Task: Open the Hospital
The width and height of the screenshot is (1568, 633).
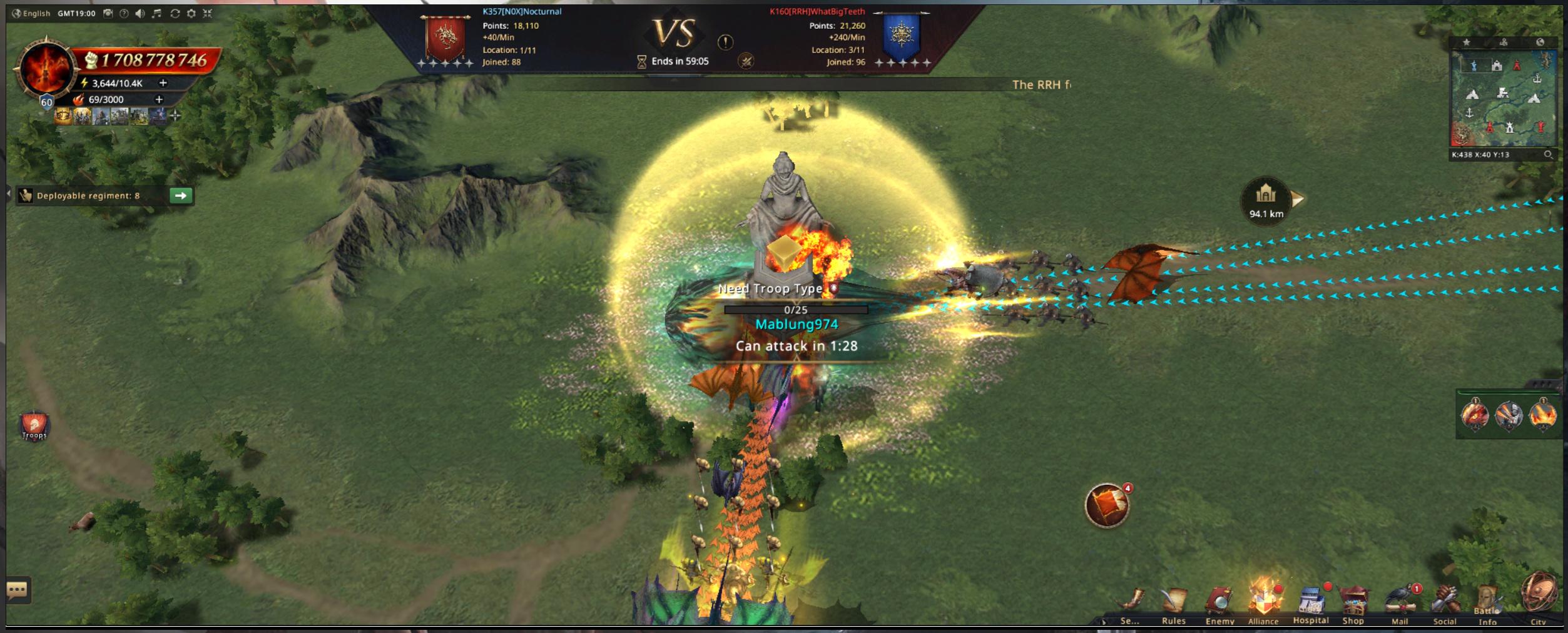Action: tap(1310, 603)
